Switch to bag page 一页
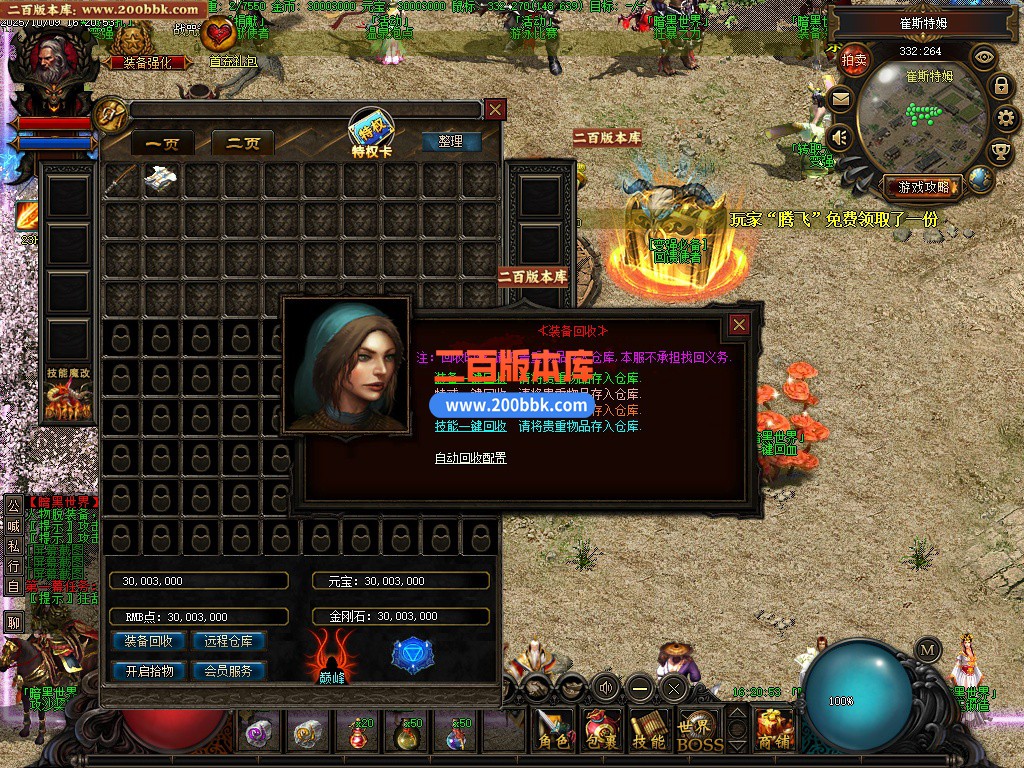This screenshot has width=1024, height=768. point(162,143)
